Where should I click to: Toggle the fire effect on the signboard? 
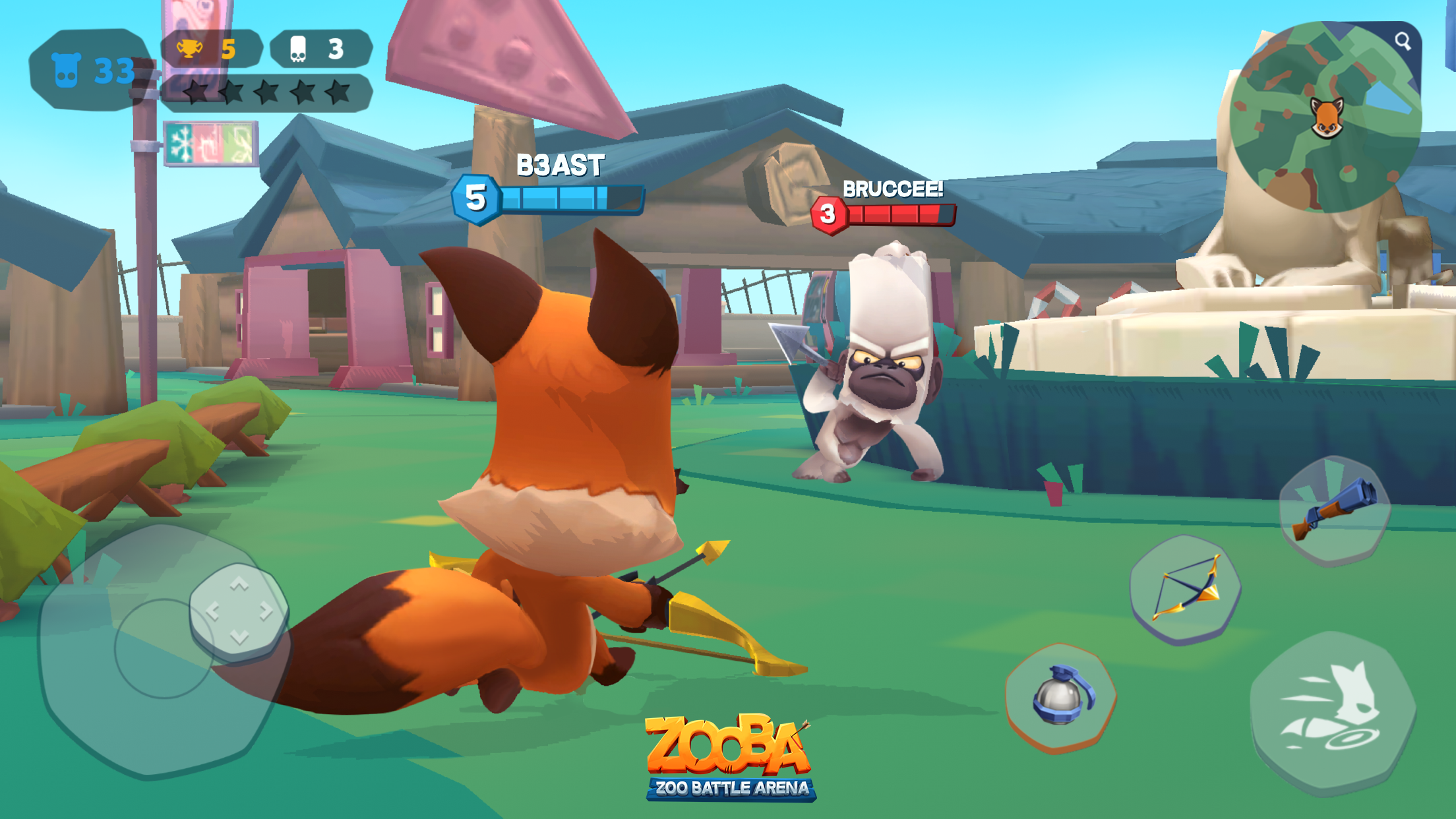210,144
